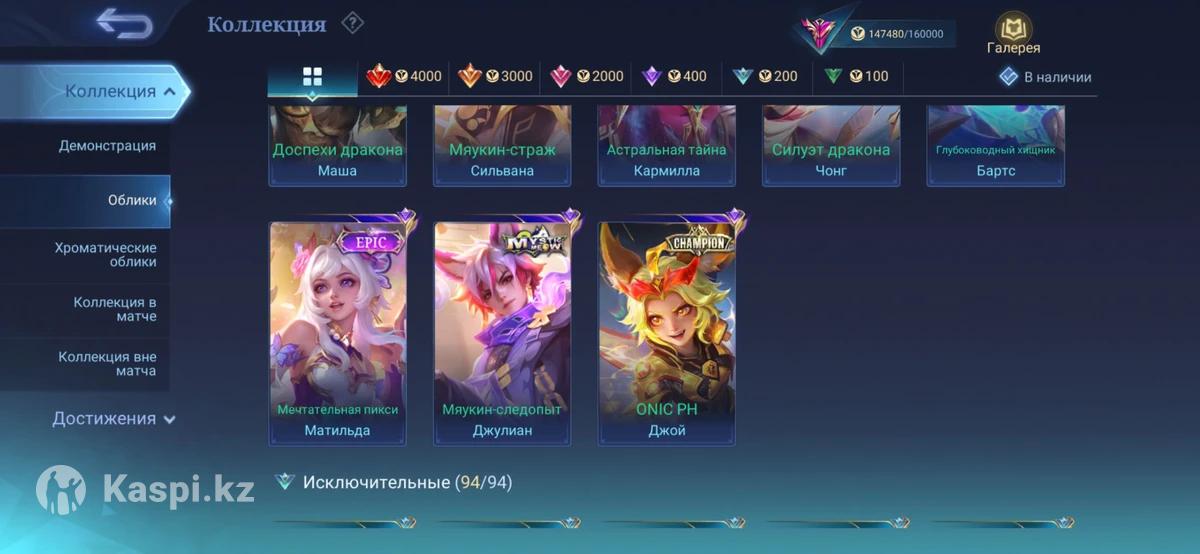Select the all-tiers grid filter tab
Screen dimensions: 1200x554
[x=312, y=77]
